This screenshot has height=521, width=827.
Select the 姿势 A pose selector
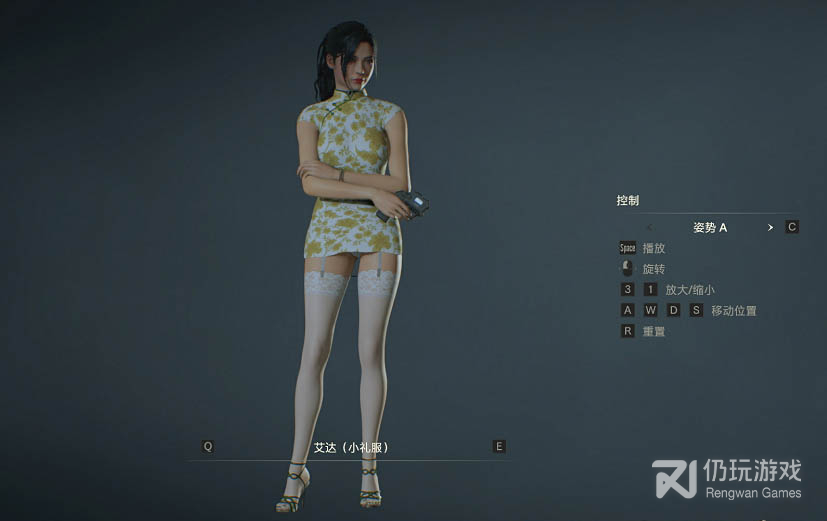pos(710,227)
